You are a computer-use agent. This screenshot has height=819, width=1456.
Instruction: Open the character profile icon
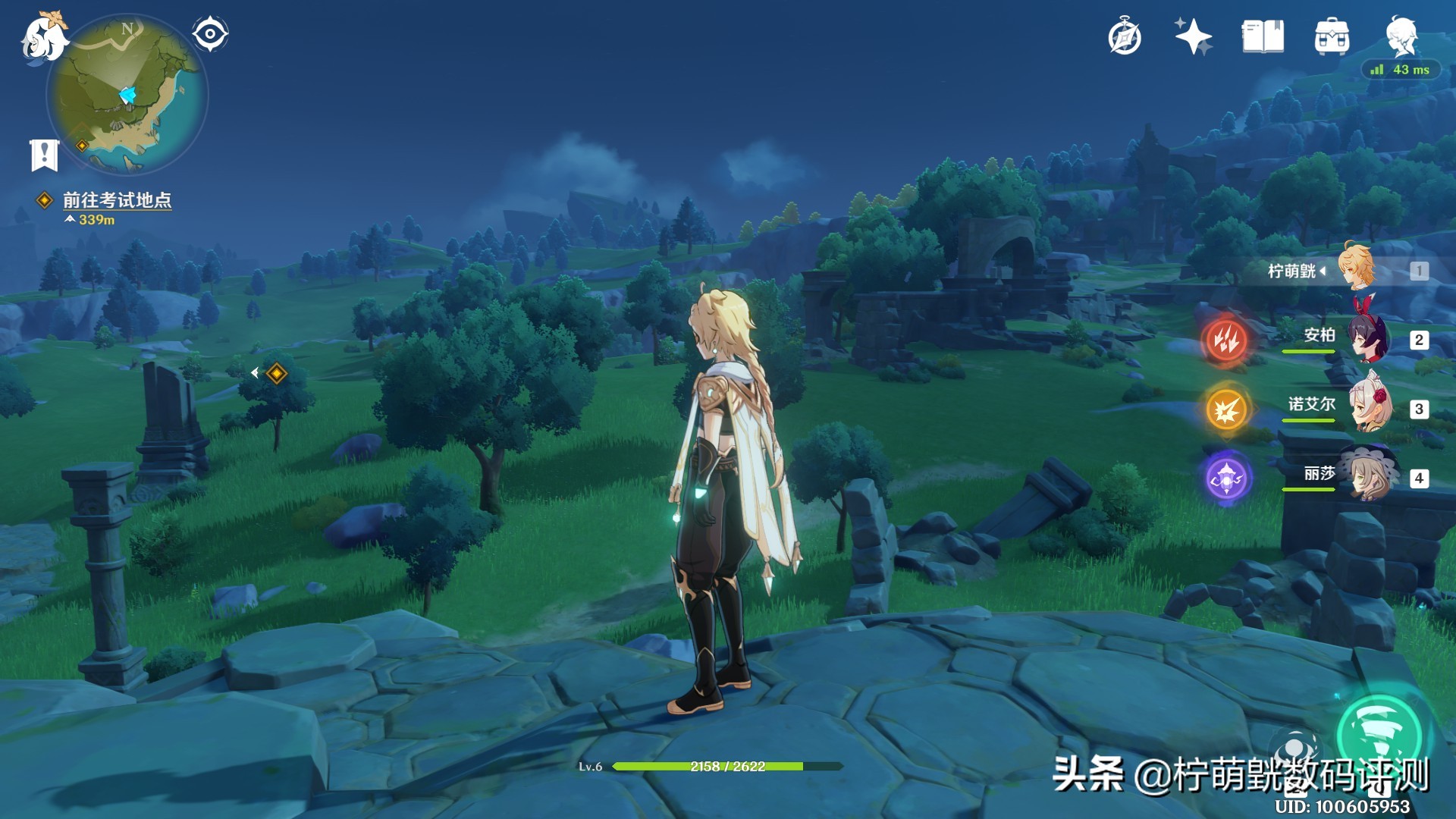1401,35
